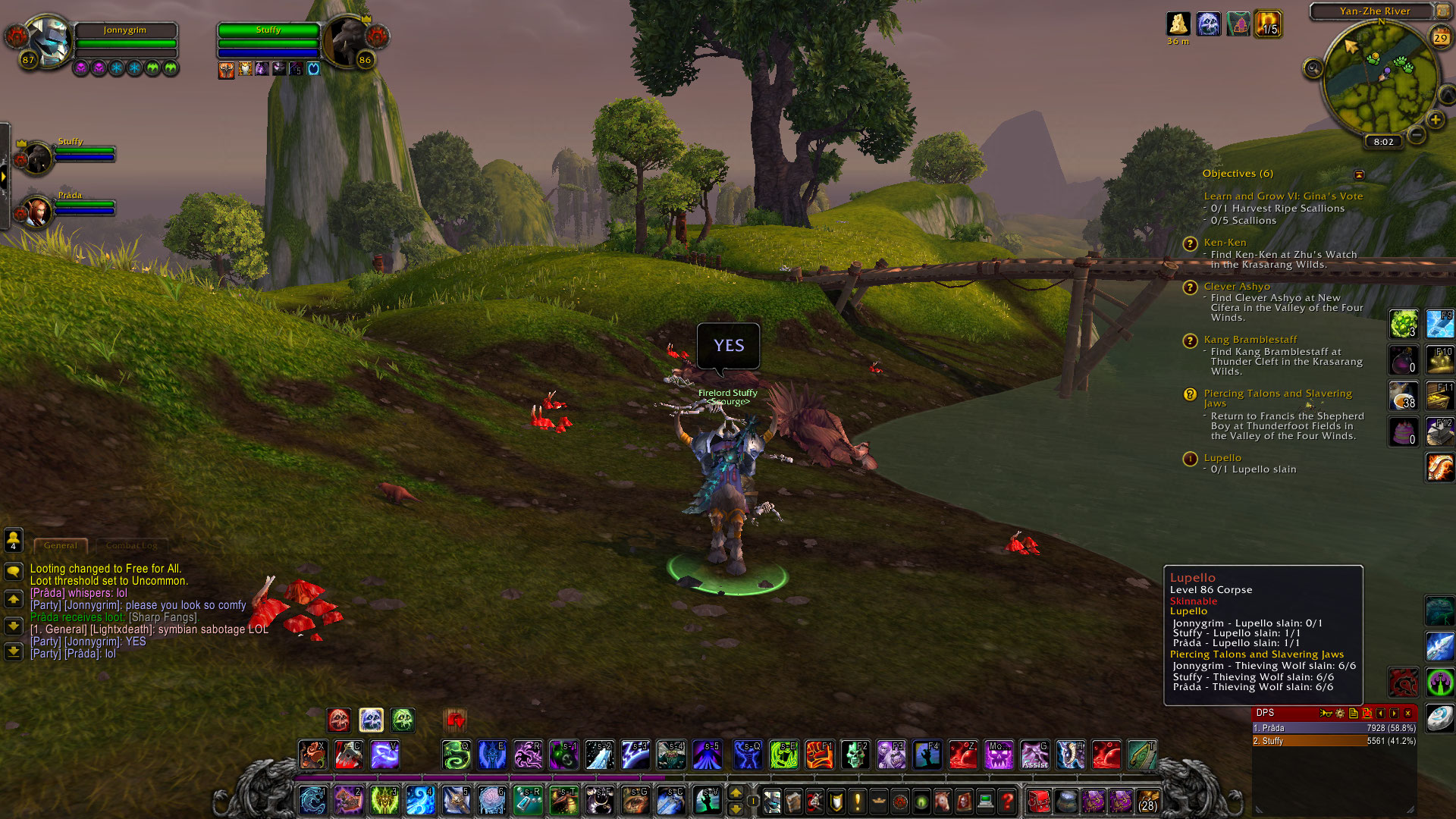This screenshot has width=1456, height=819.
Task: Open the minimap tracking magnifier
Action: [1313, 67]
